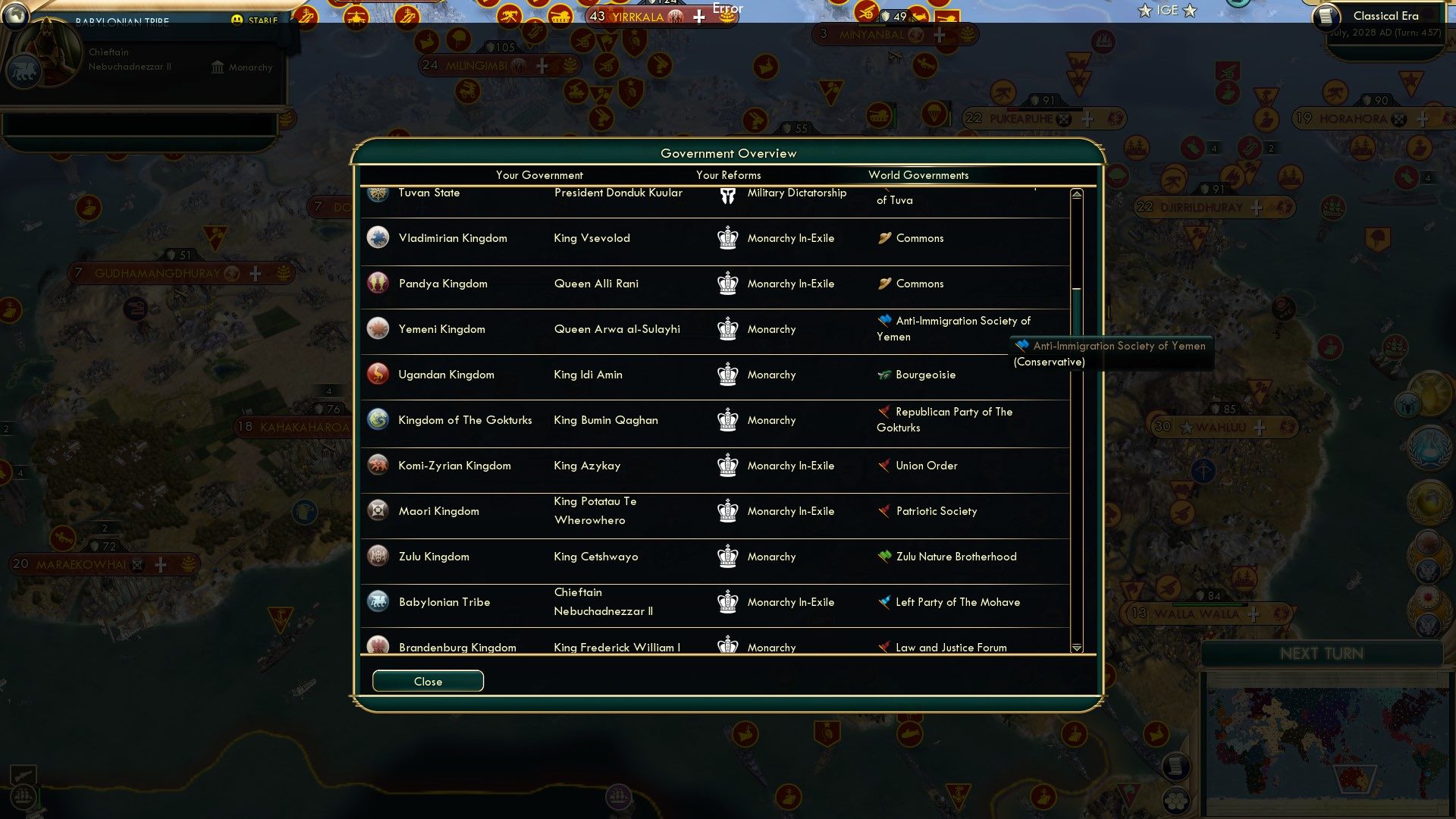This screenshot has width=1456, height=819.
Task: Open the World Governments tab
Action: click(x=918, y=175)
